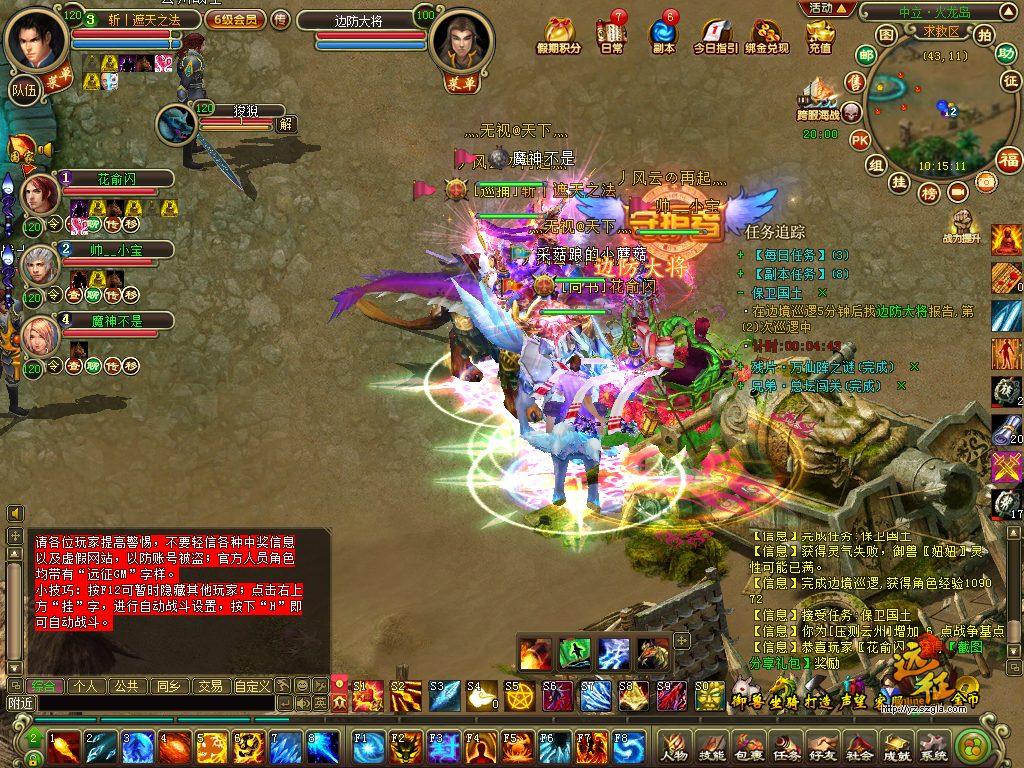Open the 任务 quest log button
Screen dimensions: 1024x768
(x=786, y=746)
